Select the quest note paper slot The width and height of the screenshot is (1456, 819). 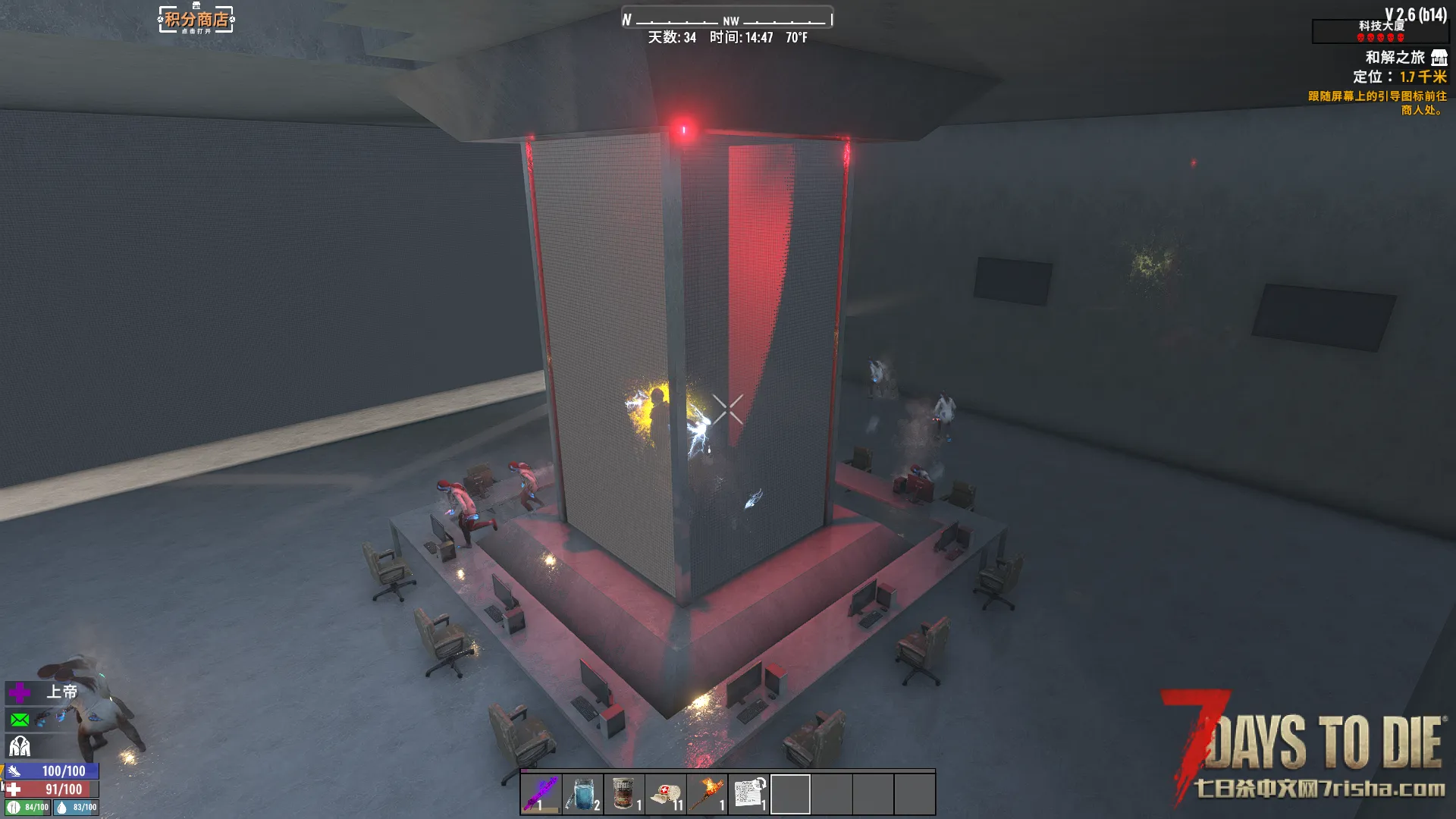(x=749, y=793)
